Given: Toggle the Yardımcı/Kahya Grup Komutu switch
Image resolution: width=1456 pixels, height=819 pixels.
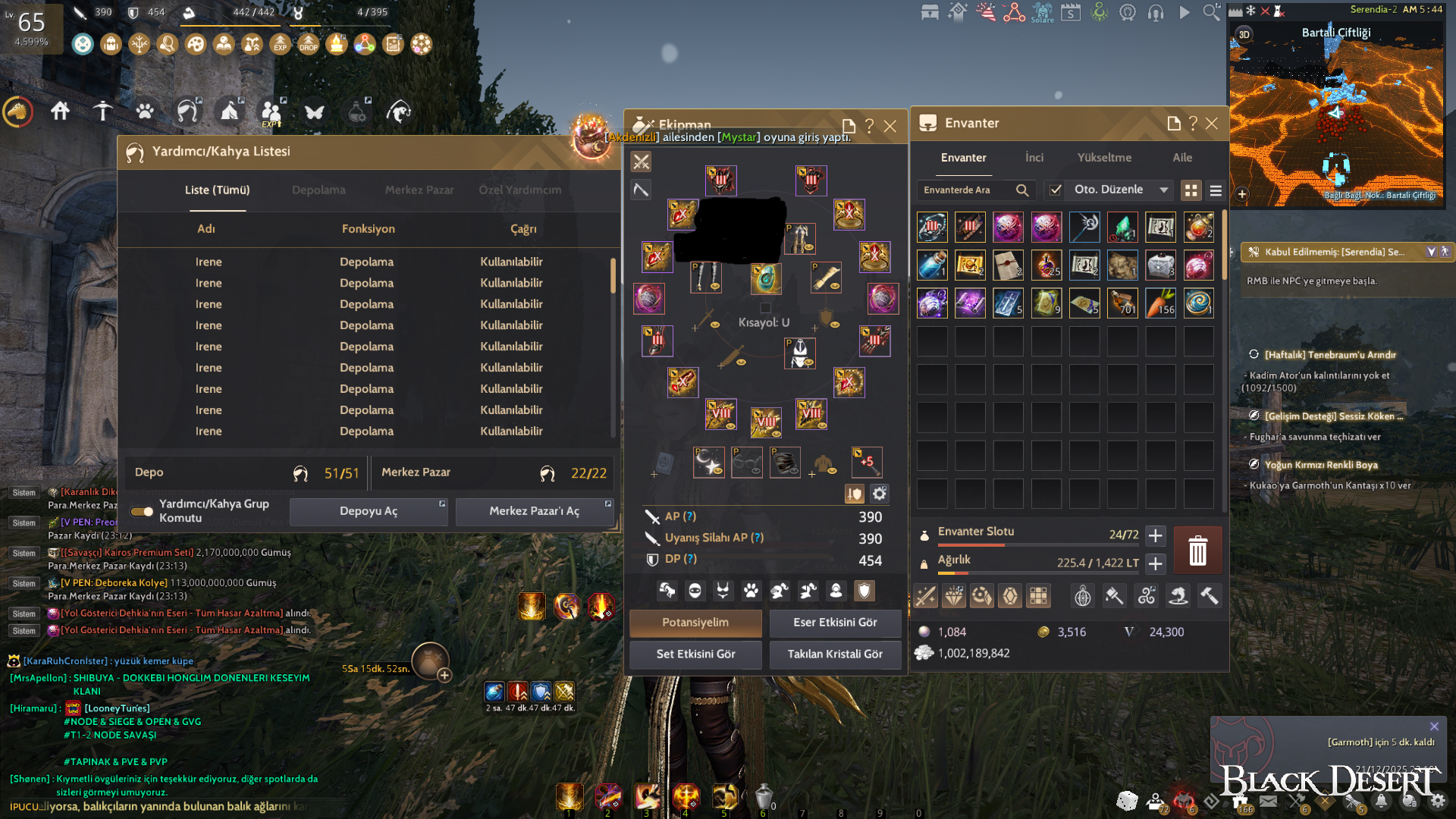Looking at the screenshot, I should pyautogui.click(x=141, y=511).
